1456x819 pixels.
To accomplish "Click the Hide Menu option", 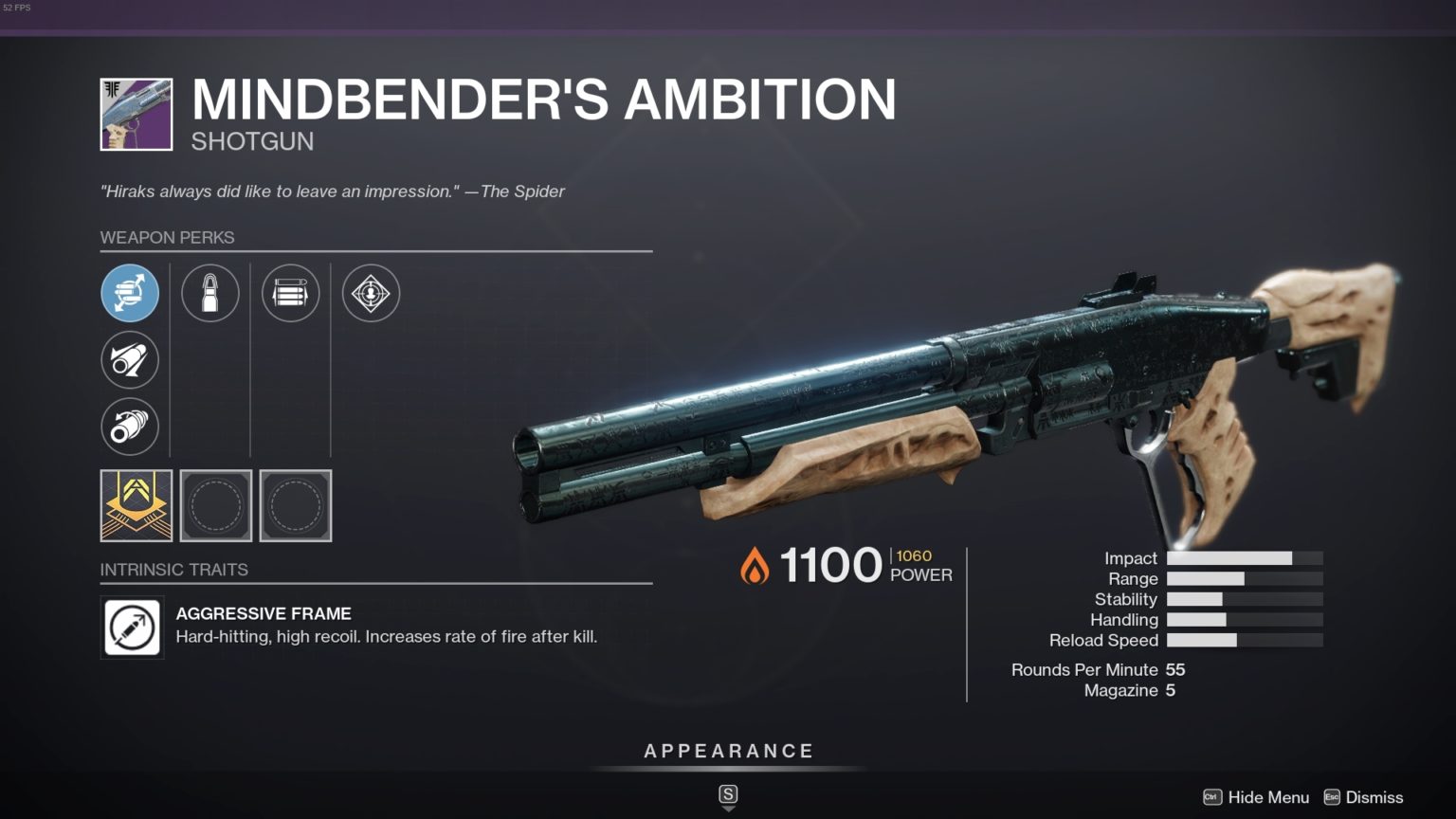I will click(1267, 797).
